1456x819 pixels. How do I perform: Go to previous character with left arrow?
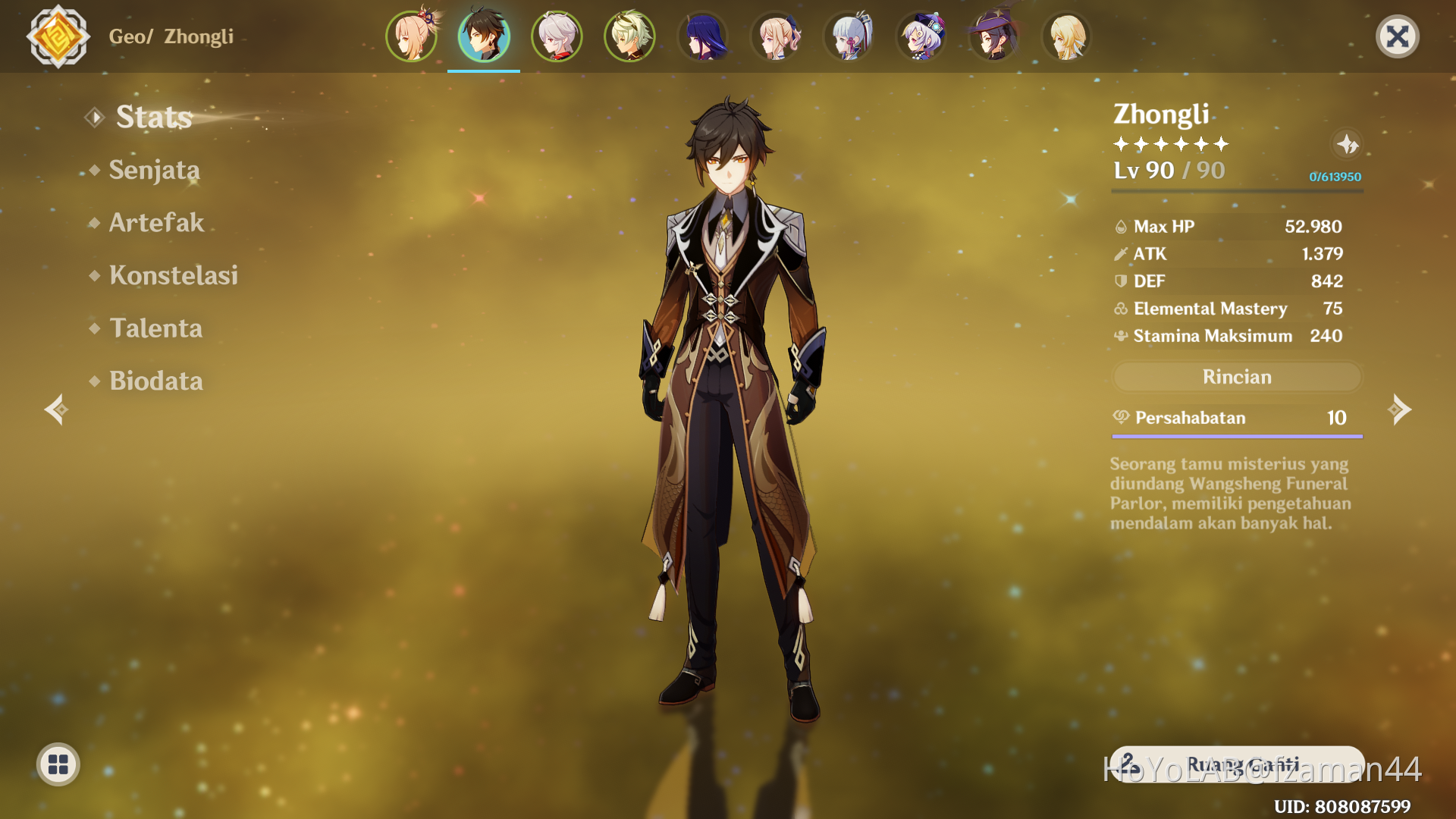(55, 409)
